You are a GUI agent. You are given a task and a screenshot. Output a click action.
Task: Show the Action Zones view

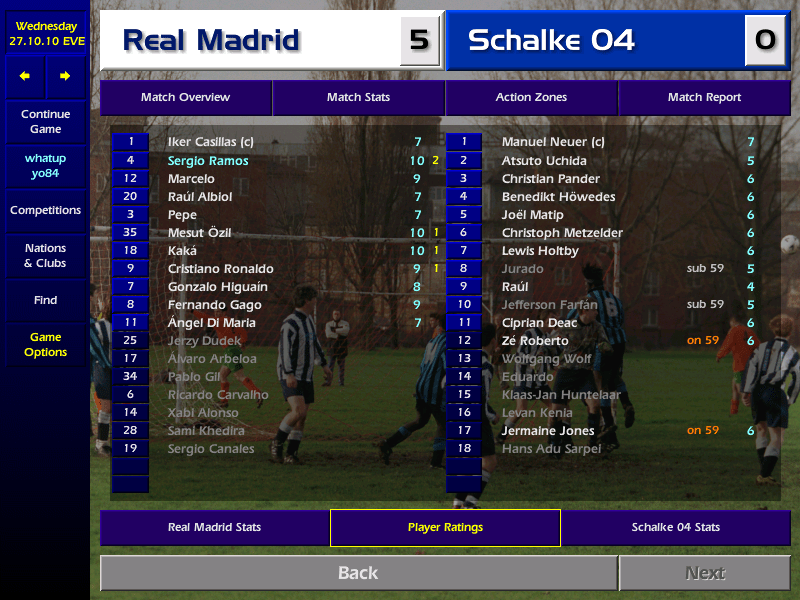coord(531,97)
